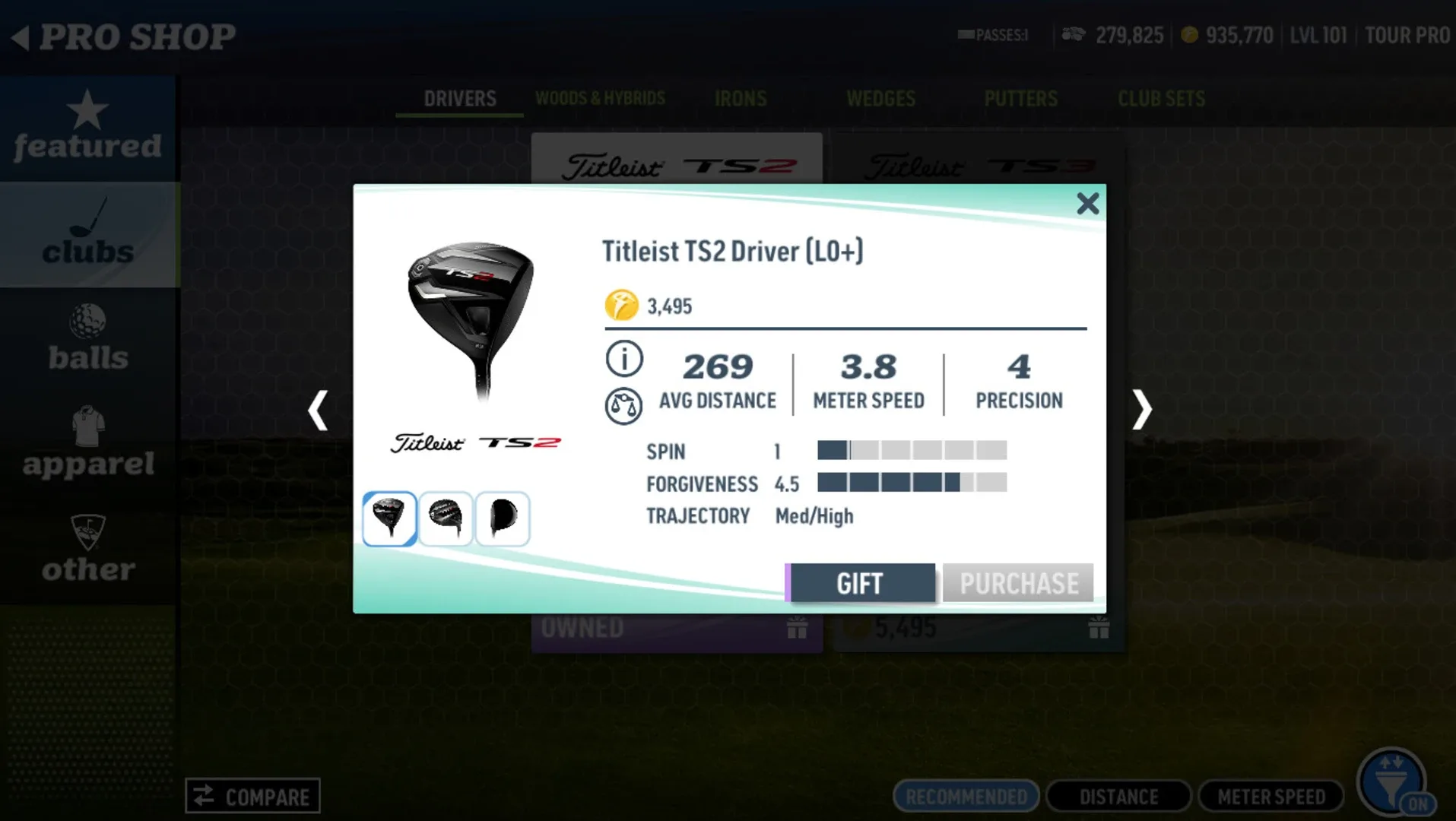Open the Featured shop category
The width and height of the screenshot is (1456, 821).
coord(87,127)
